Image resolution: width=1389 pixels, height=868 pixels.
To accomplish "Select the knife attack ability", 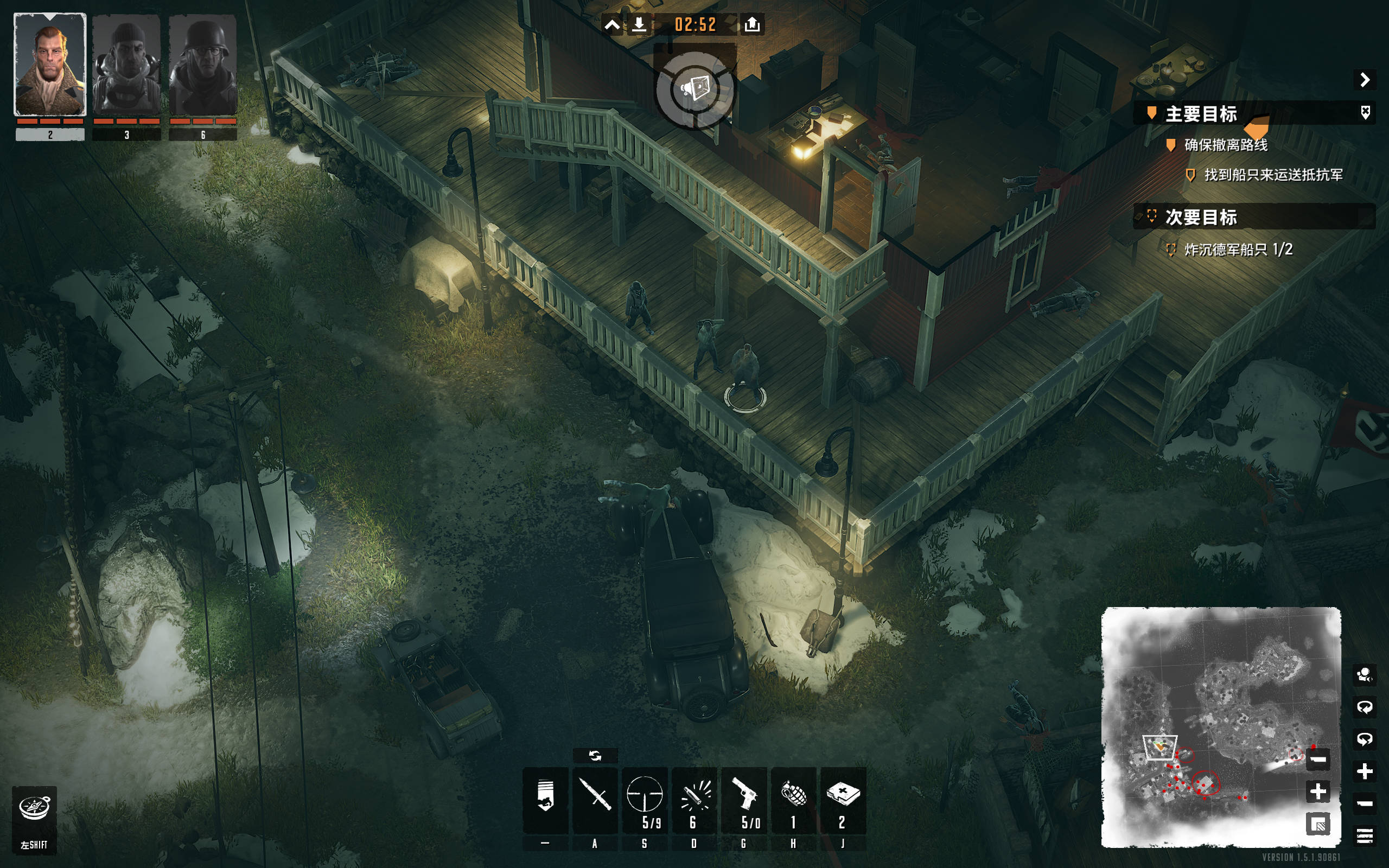I will tap(595, 799).
